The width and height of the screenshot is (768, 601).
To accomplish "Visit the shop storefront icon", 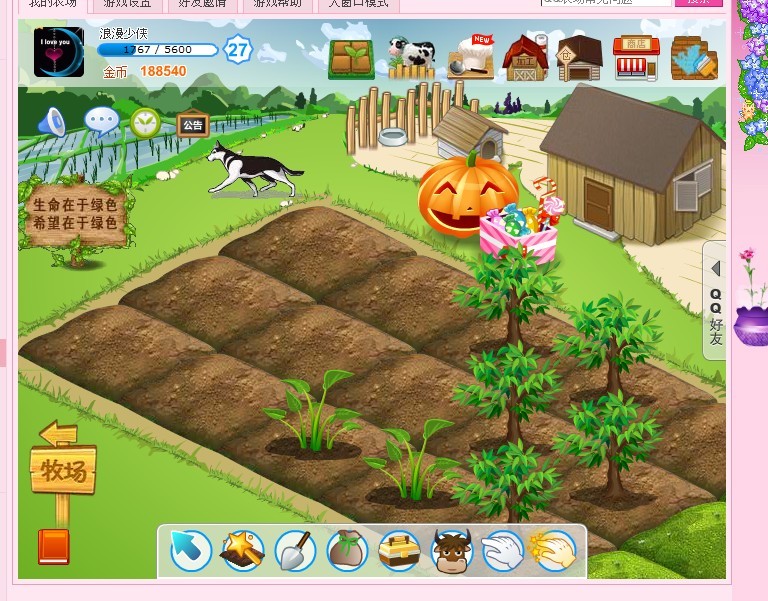I will point(635,58).
